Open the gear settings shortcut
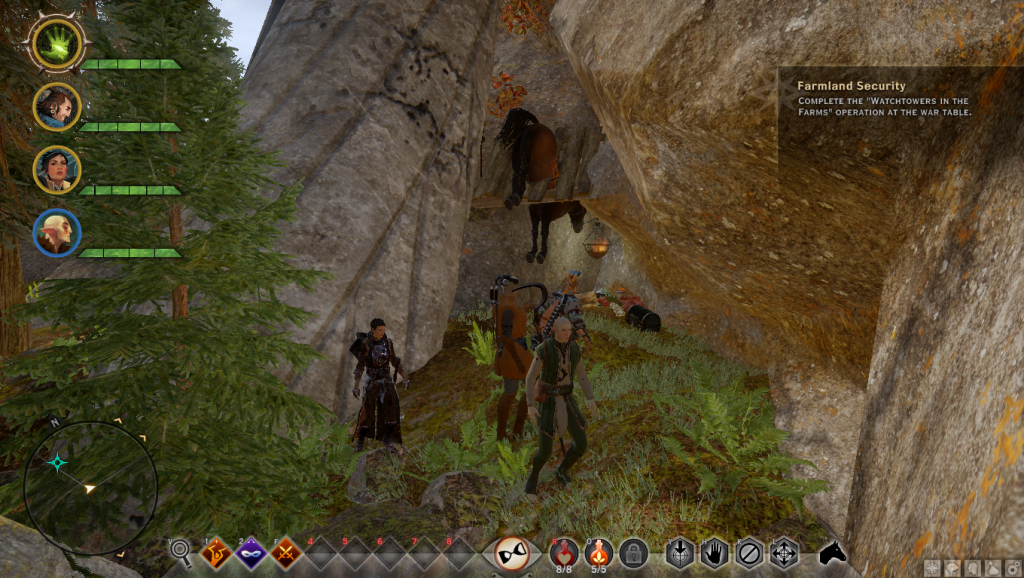 1015,569
